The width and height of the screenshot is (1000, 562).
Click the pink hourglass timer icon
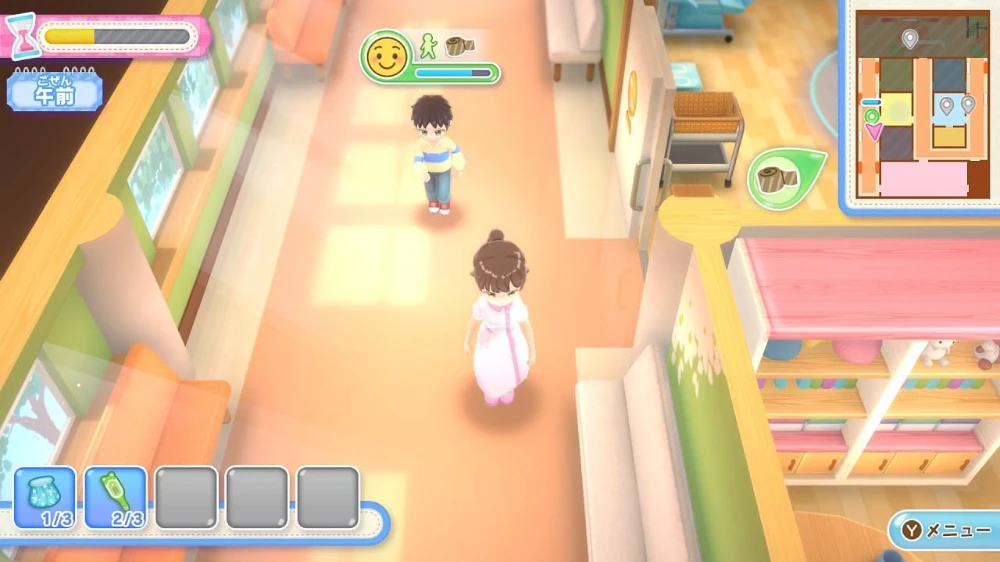[19, 36]
